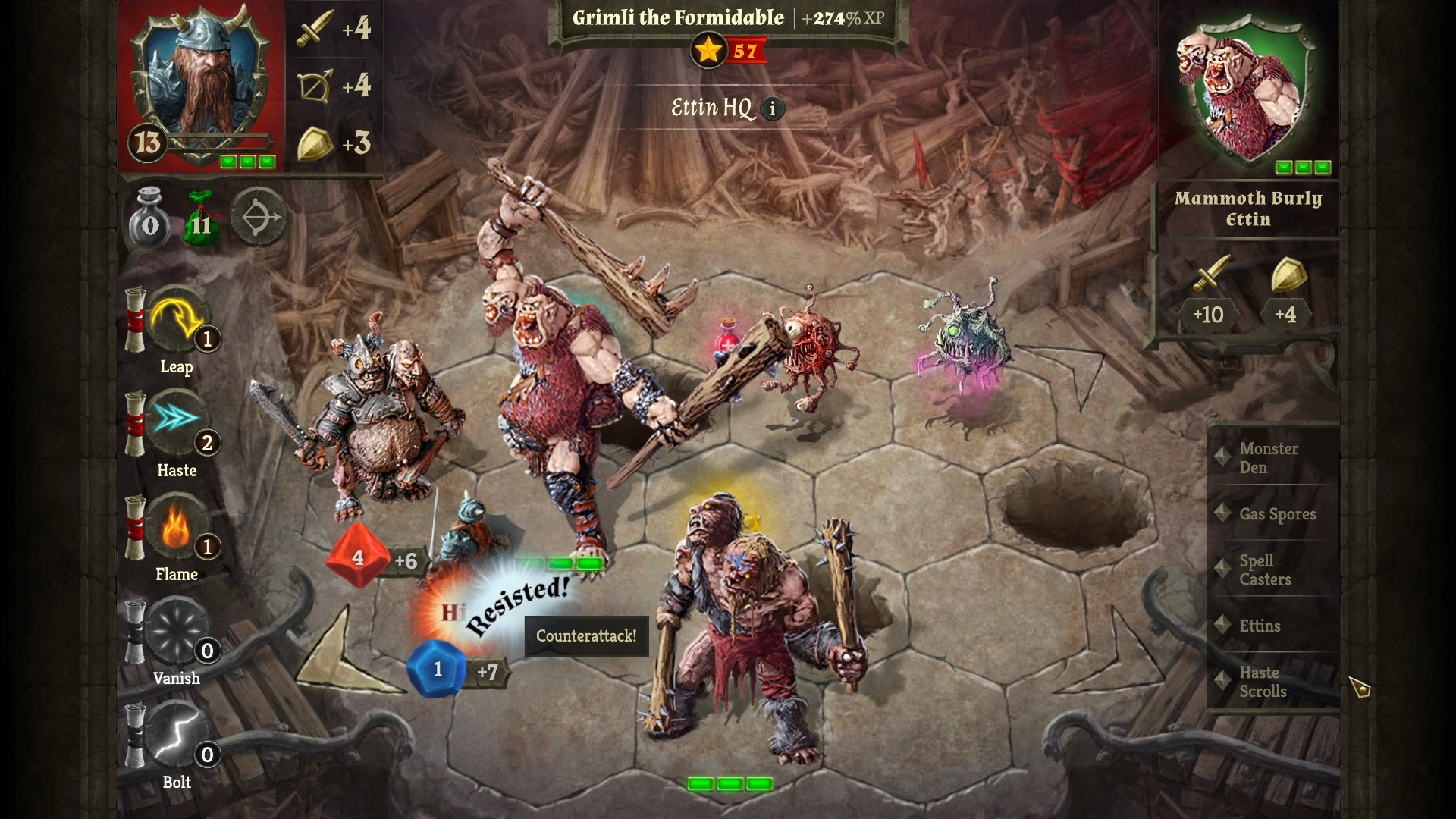
Task: Use the Flame scroll ability
Action: coord(176,531)
